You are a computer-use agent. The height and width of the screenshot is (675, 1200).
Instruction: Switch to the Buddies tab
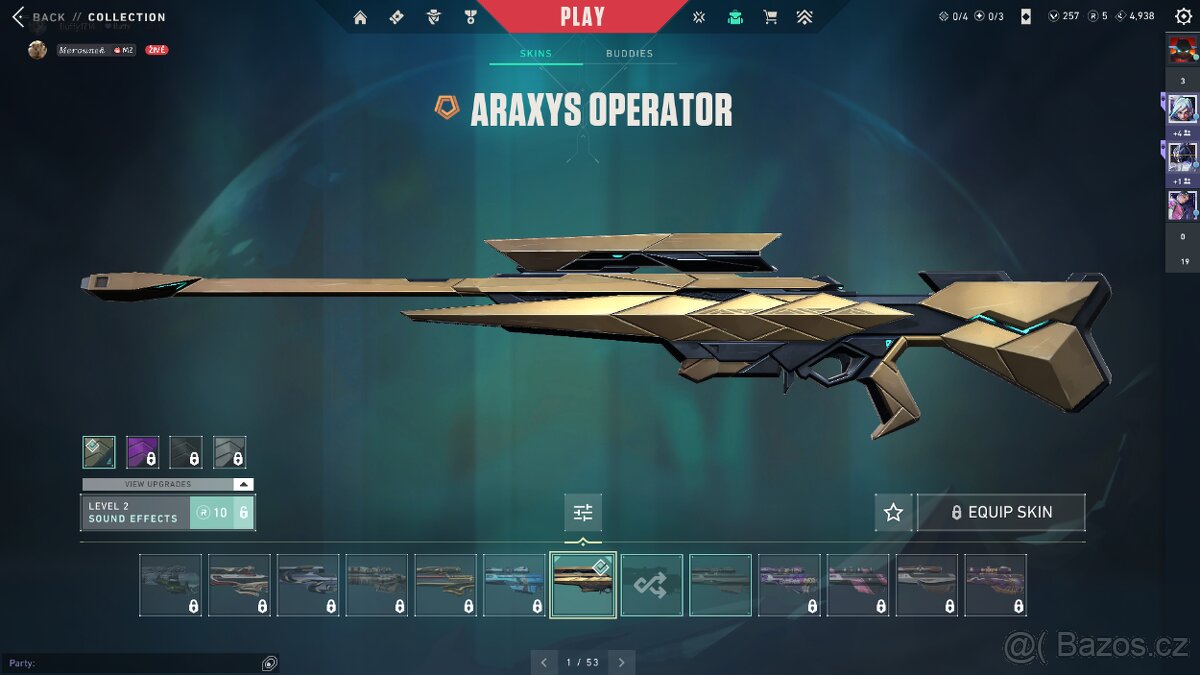point(629,54)
